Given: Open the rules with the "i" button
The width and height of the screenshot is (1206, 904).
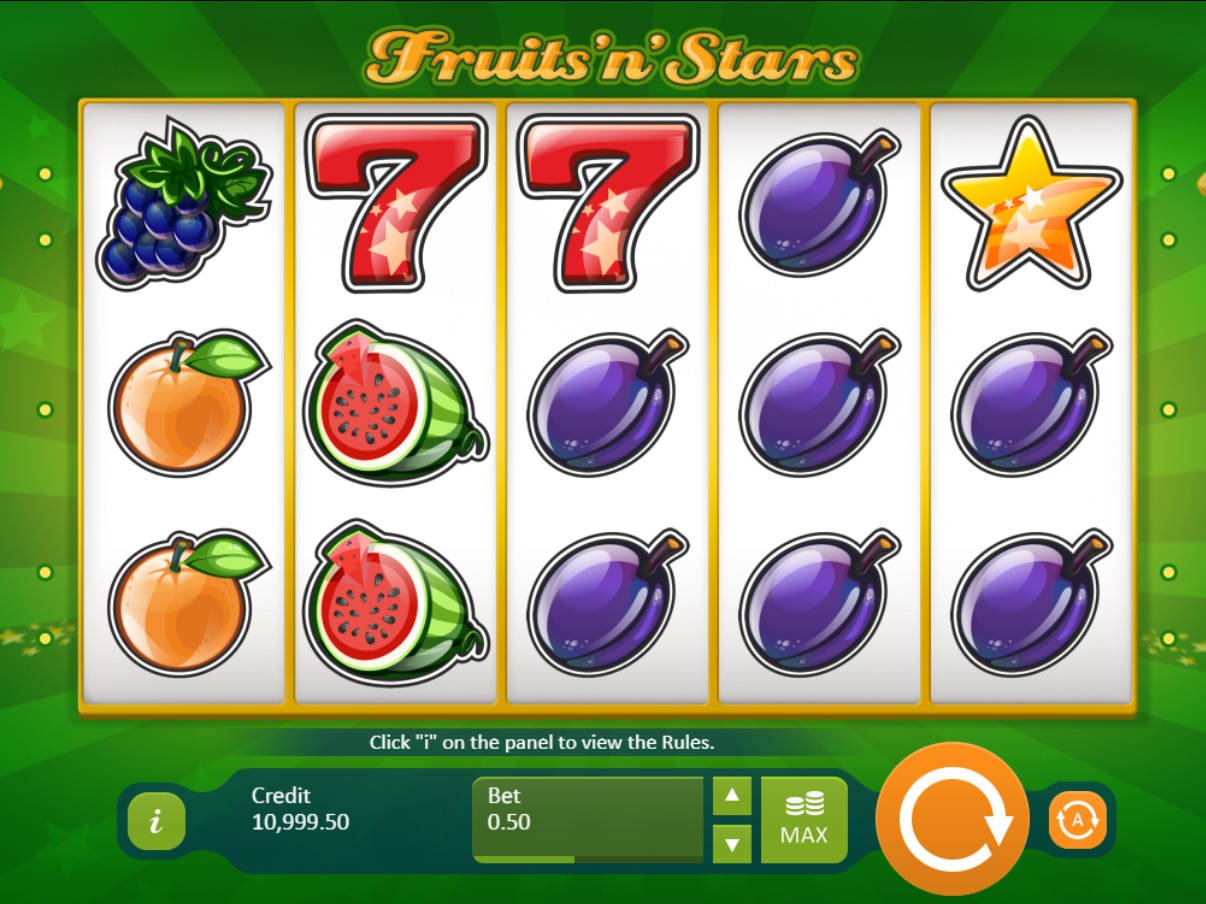Looking at the screenshot, I should point(156,822).
